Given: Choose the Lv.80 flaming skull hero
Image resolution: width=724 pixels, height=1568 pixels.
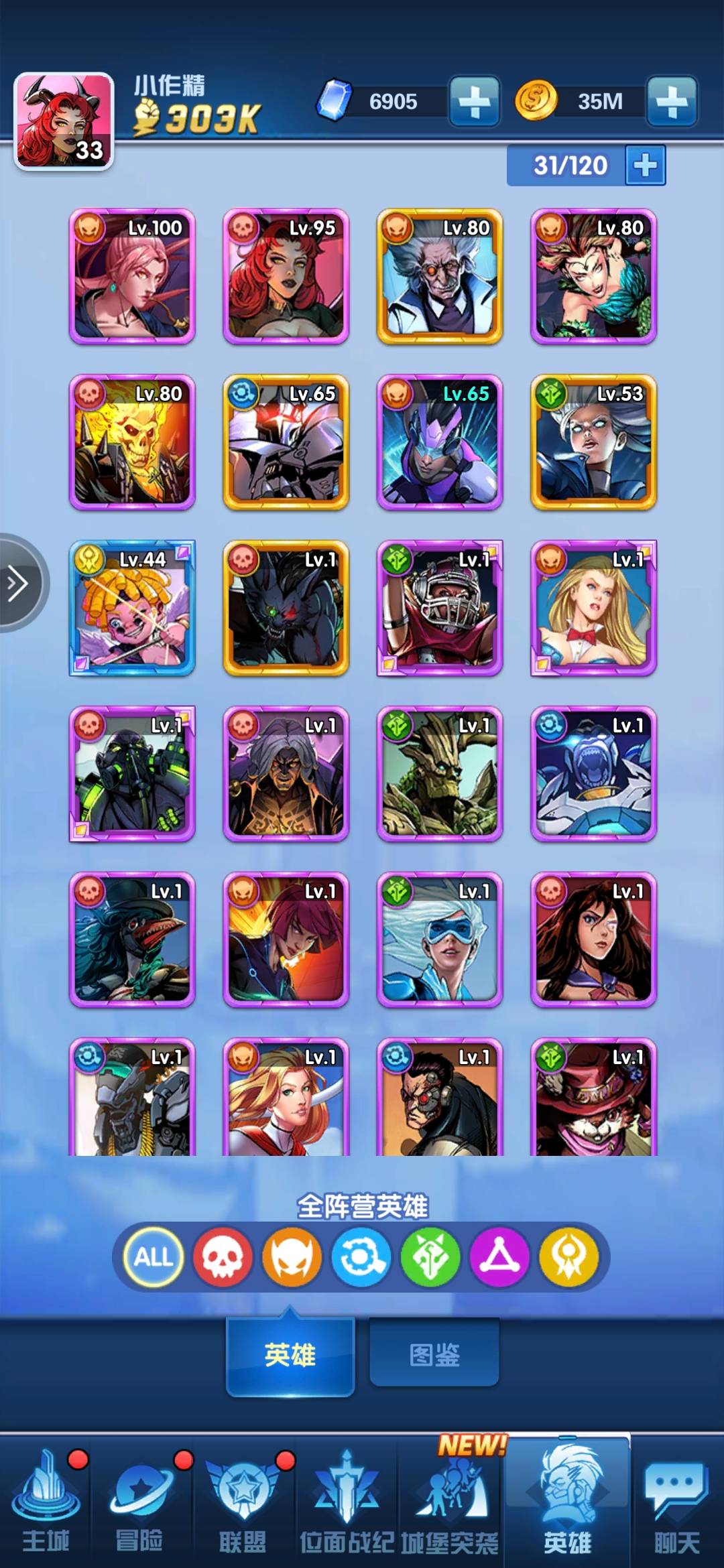Looking at the screenshot, I should (132, 442).
